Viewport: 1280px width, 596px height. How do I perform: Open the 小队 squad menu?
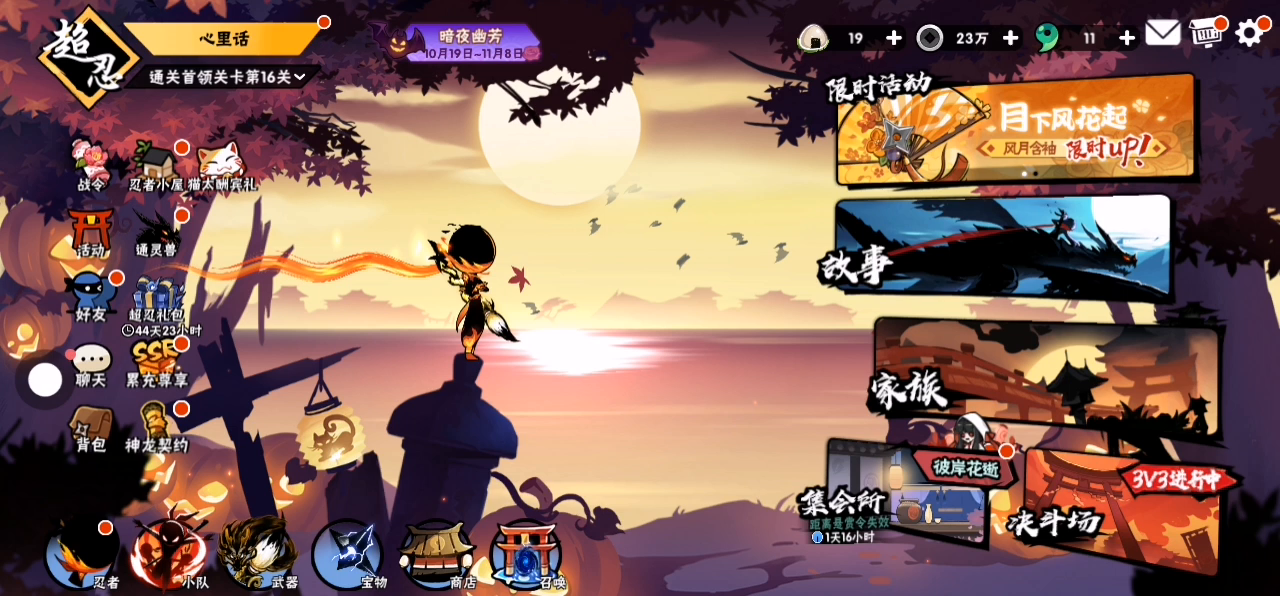click(x=170, y=555)
